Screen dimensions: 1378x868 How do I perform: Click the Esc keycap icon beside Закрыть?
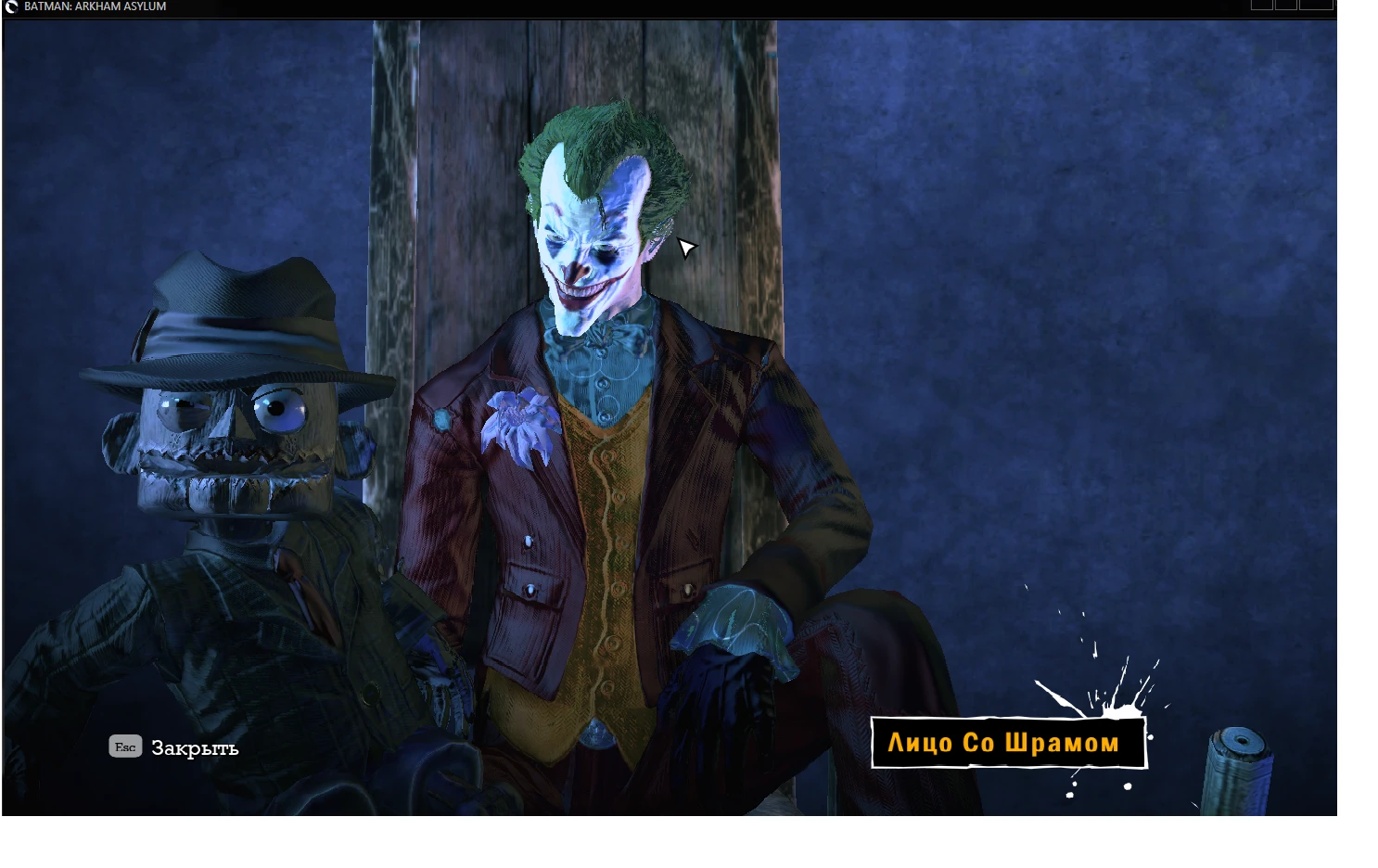point(125,747)
